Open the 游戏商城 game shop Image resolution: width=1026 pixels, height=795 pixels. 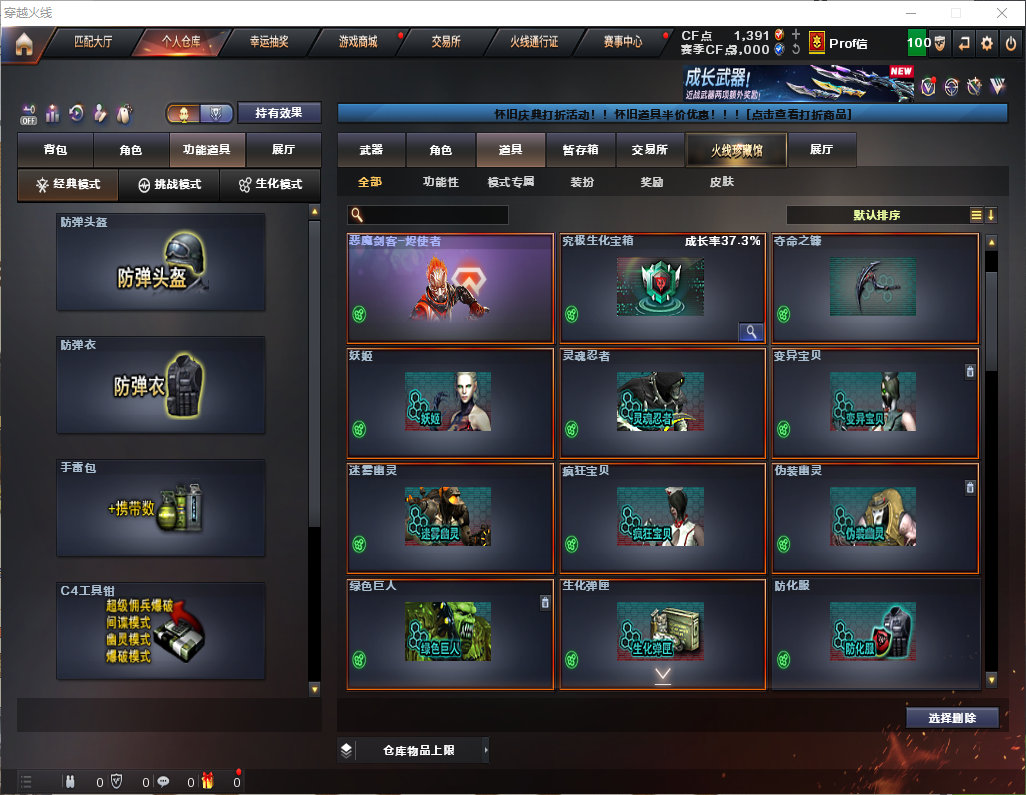pos(358,42)
